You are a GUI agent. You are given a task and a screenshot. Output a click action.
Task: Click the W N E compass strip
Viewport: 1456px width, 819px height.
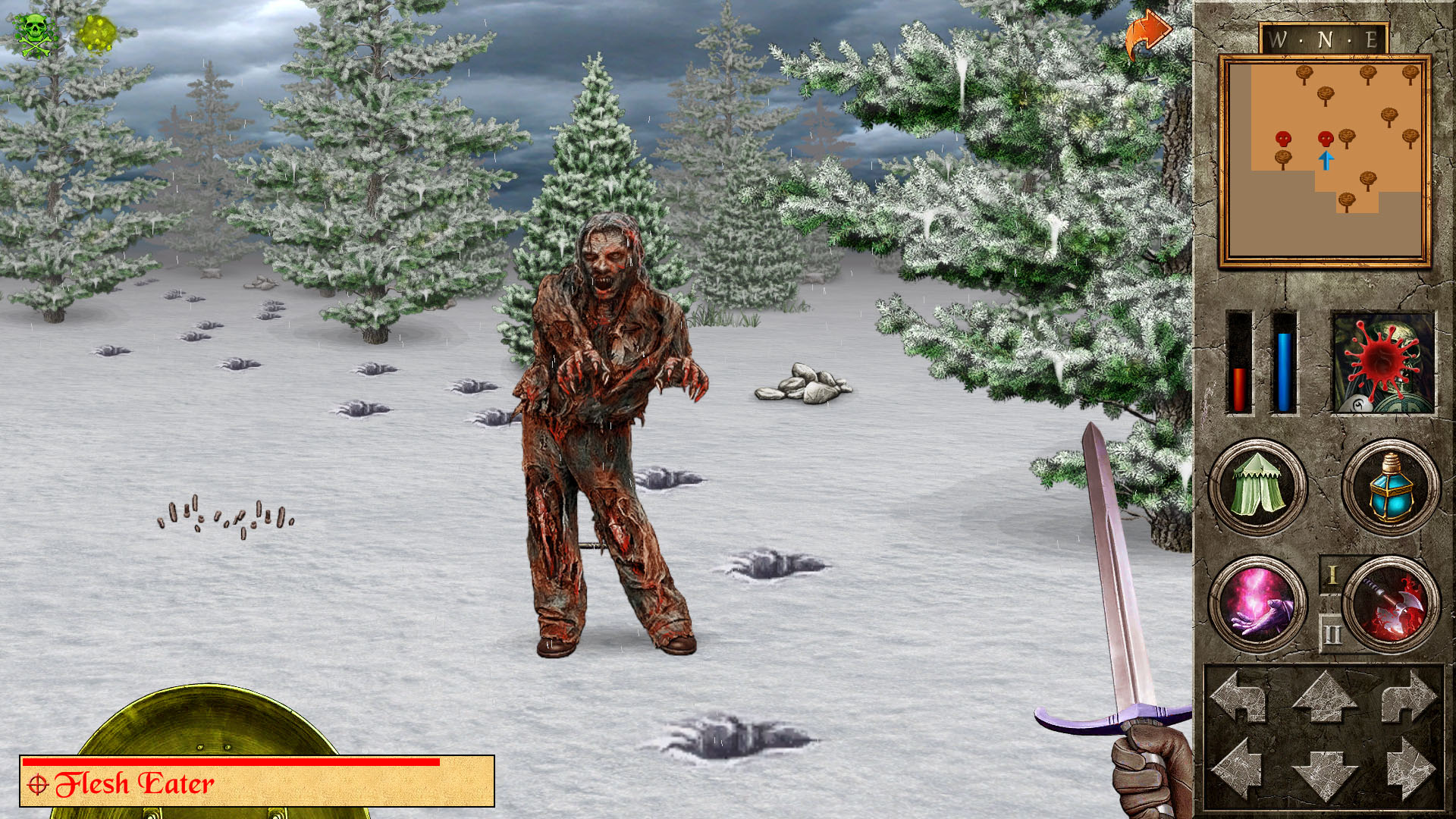click(1324, 39)
